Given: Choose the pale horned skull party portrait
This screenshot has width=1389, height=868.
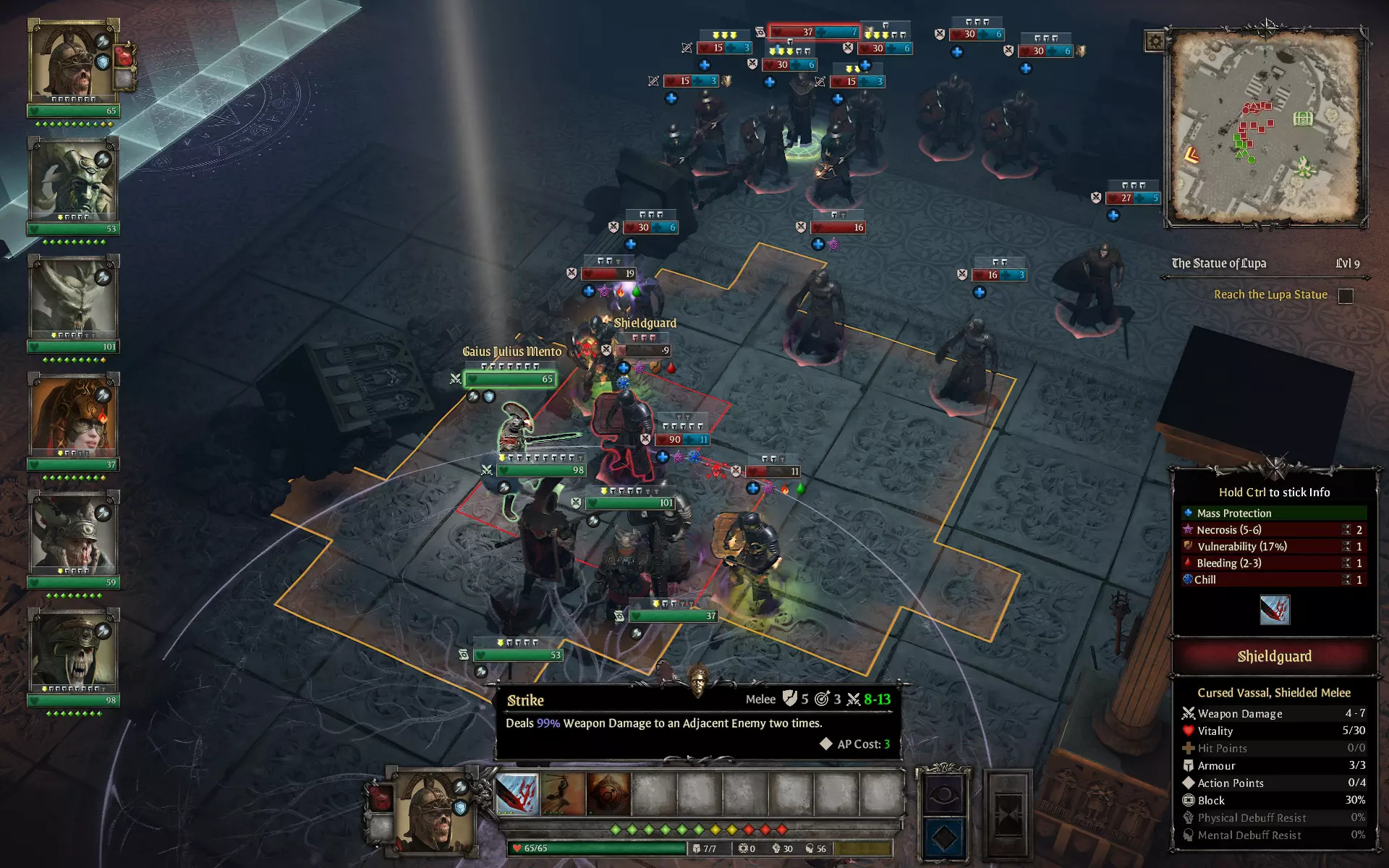Looking at the screenshot, I should click(73, 297).
